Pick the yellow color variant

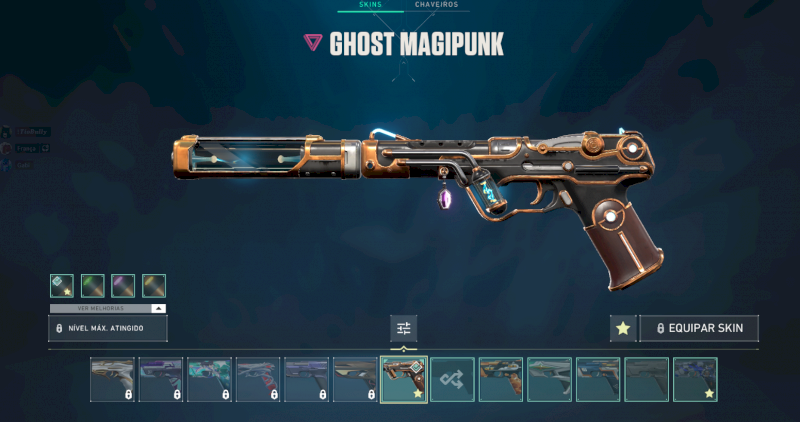154,285
